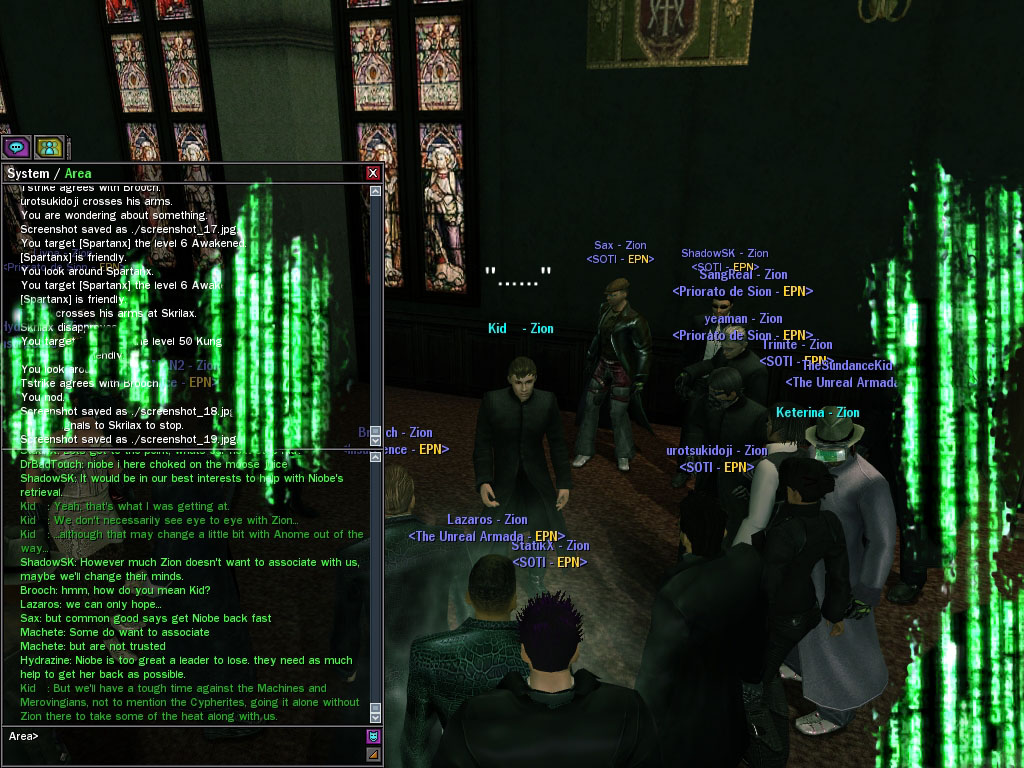
Task: Switch to the Area chat tab
Action: pos(78,174)
